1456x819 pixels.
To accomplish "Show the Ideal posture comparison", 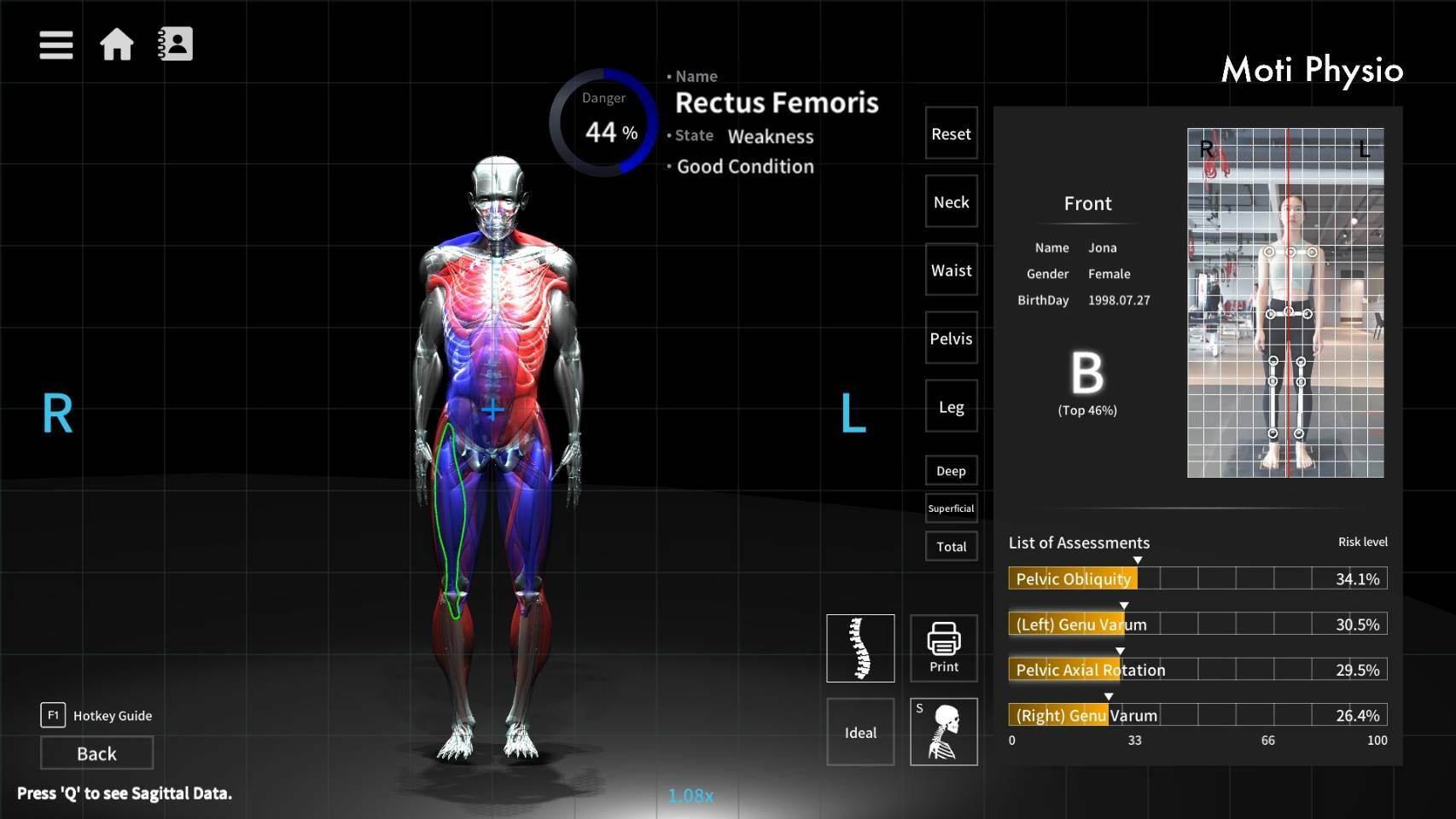I will (x=859, y=732).
